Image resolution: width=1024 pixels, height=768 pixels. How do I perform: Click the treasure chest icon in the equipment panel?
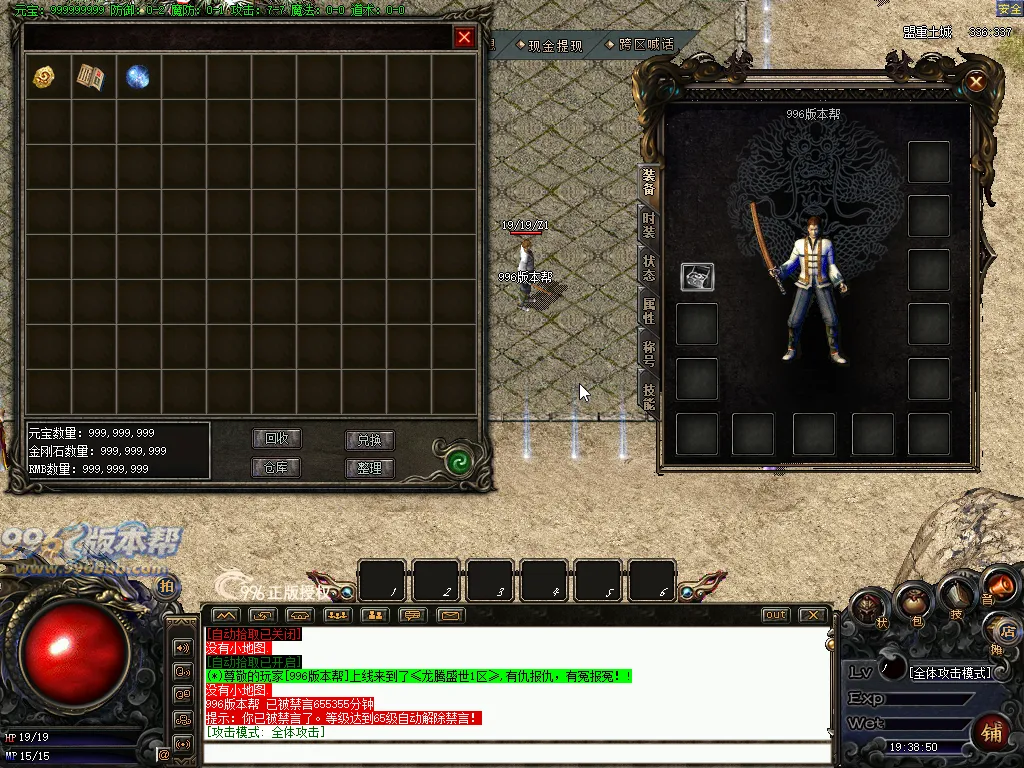tap(697, 277)
